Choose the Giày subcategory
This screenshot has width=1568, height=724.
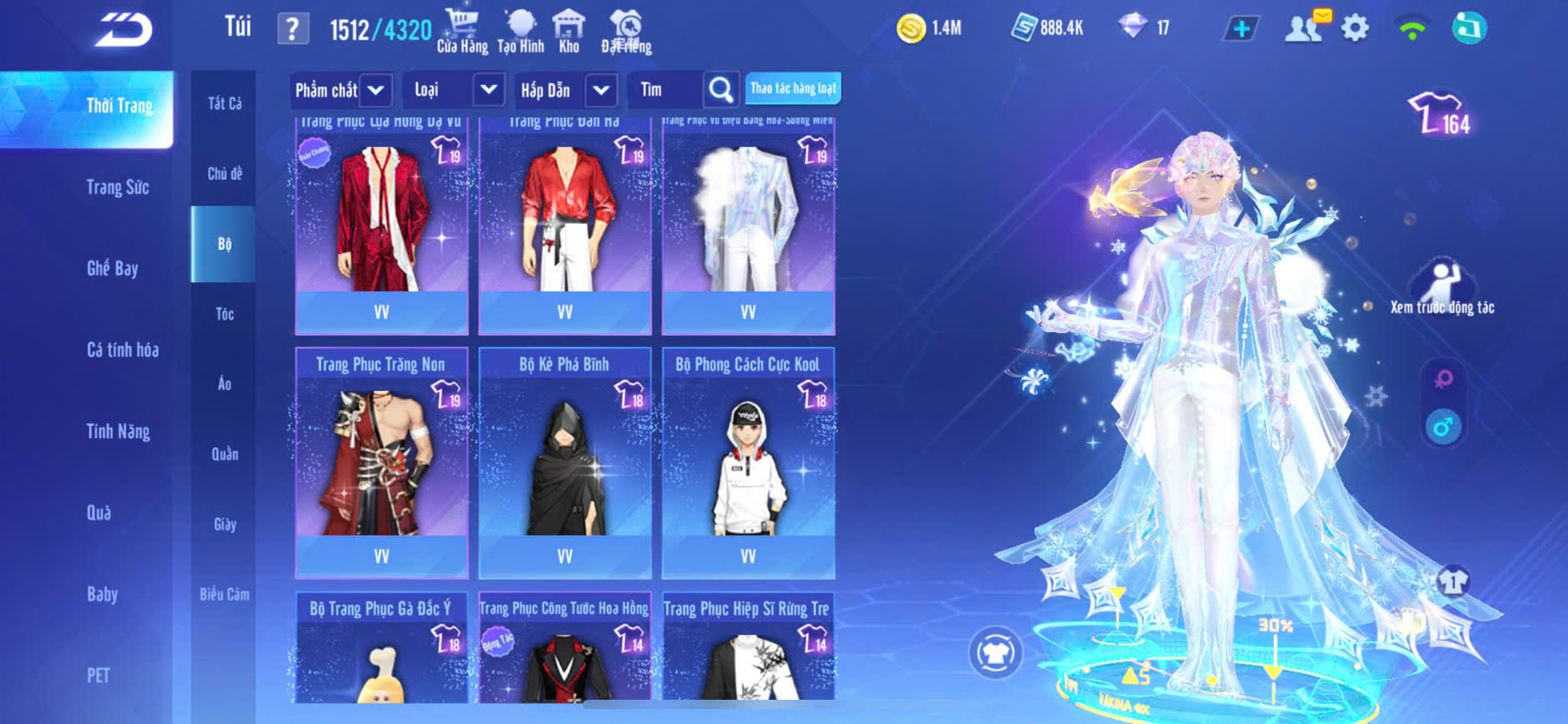click(x=224, y=524)
